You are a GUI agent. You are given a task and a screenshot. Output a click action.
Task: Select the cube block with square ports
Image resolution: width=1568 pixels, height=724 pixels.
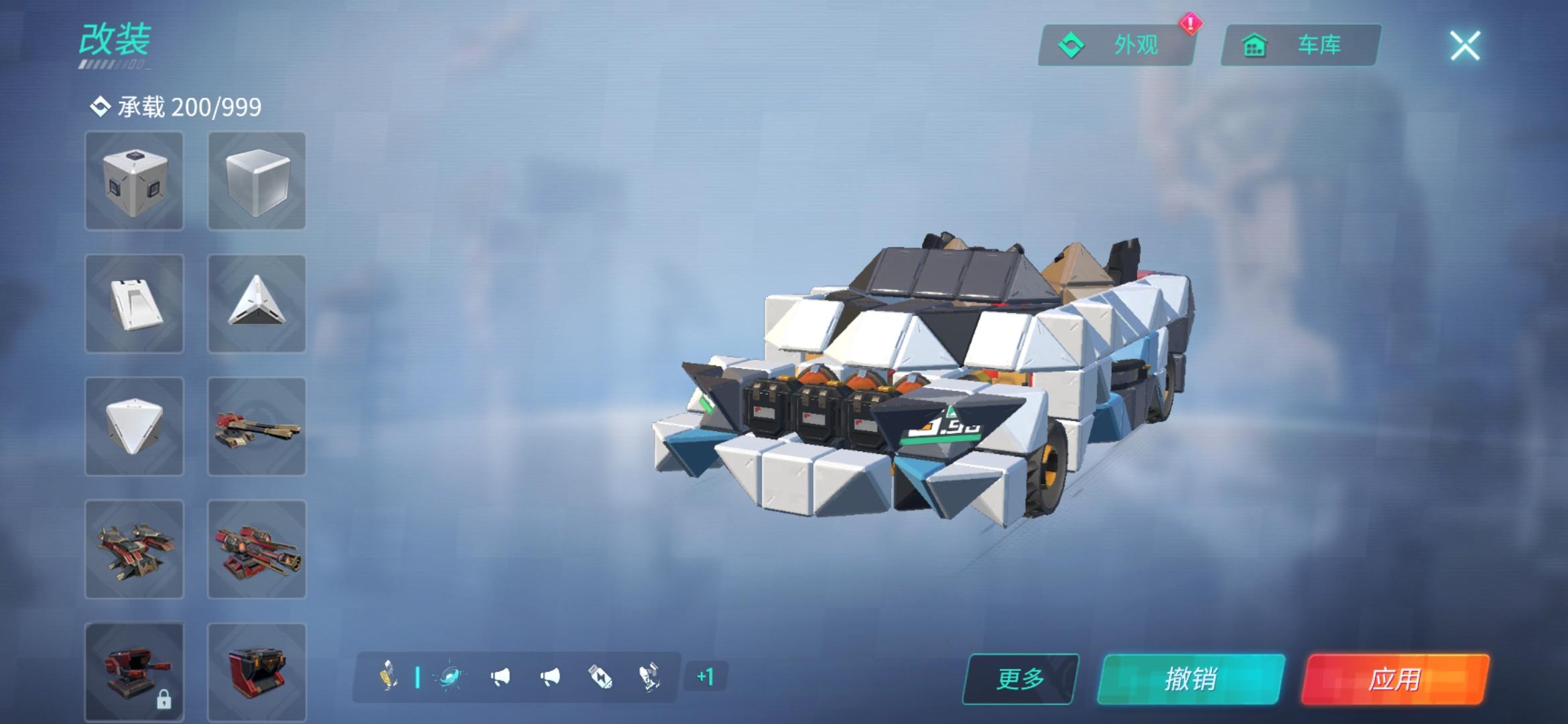click(134, 181)
